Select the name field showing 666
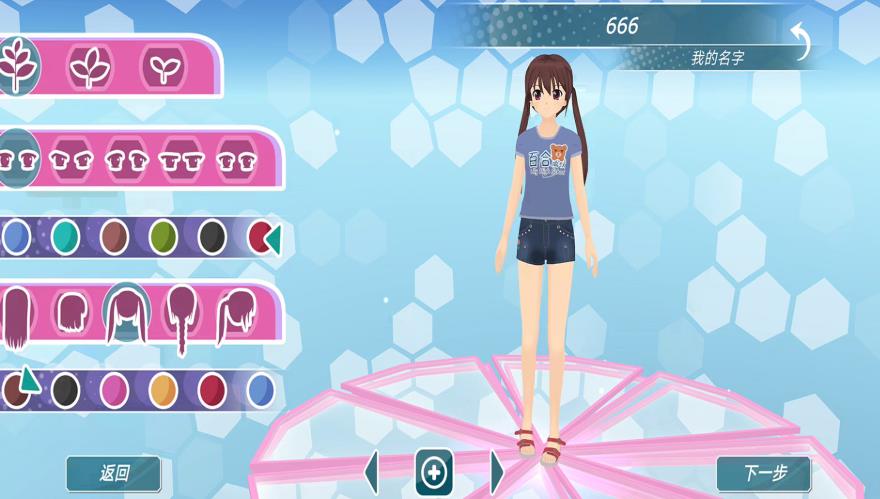880x499 pixels. (621, 27)
